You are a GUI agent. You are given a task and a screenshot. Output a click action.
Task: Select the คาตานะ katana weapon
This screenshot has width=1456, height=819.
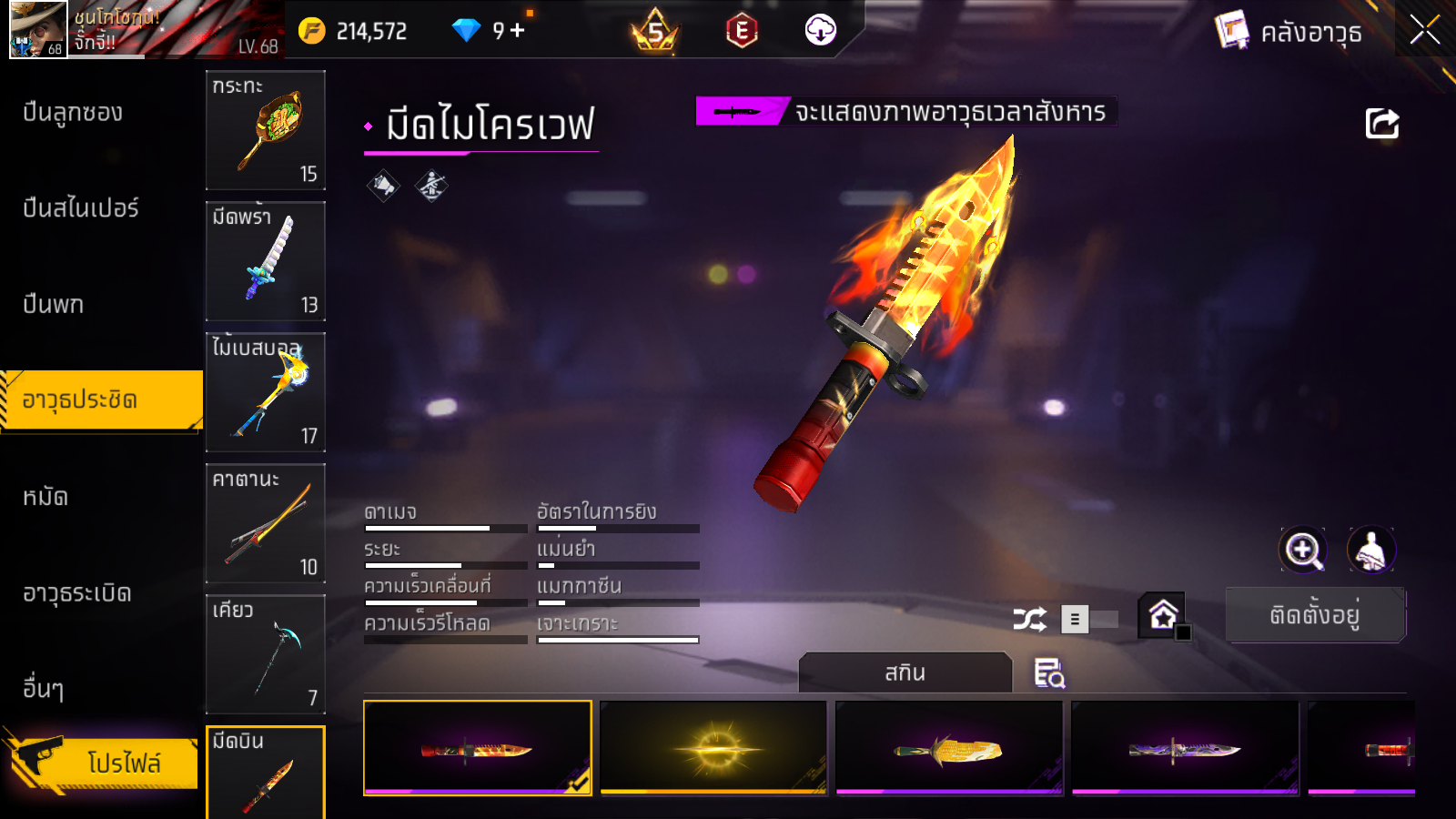(266, 523)
